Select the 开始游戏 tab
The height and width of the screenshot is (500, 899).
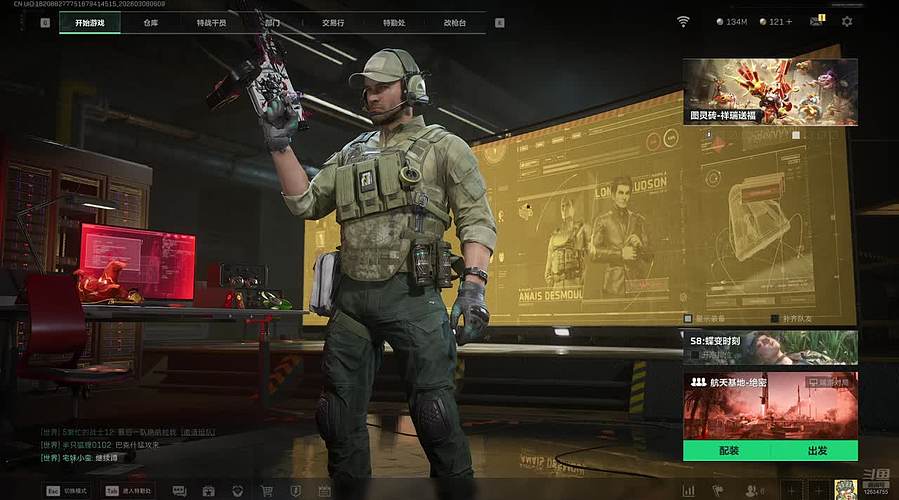pos(90,22)
